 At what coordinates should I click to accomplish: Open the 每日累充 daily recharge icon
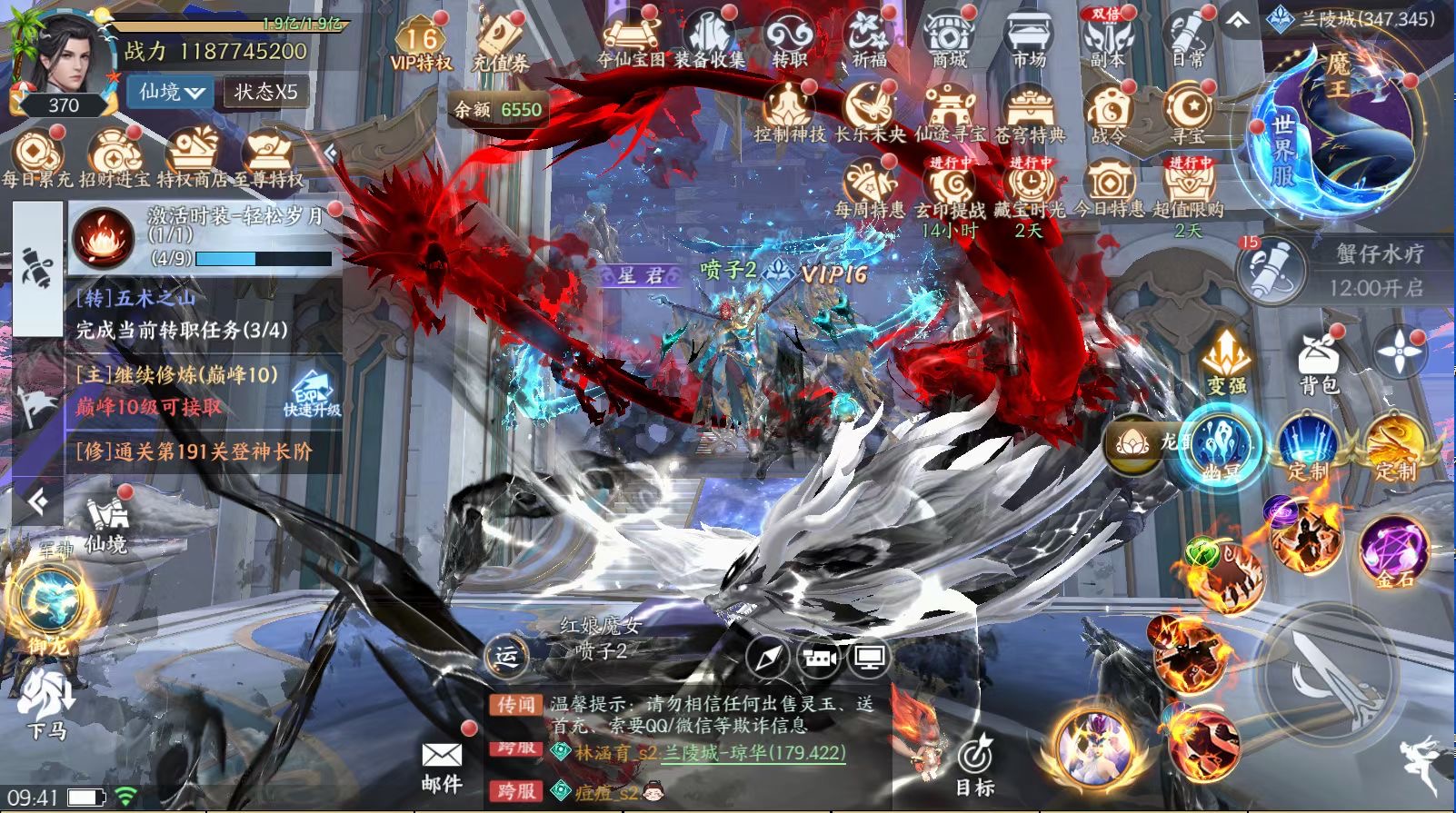[36, 159]
